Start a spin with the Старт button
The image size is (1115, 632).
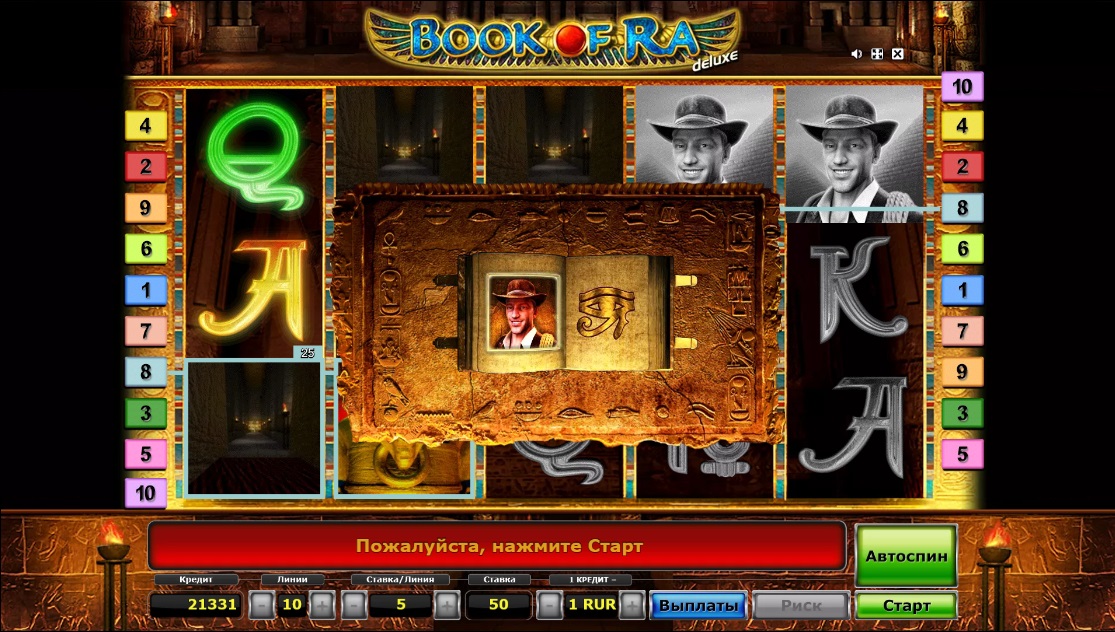905,605
